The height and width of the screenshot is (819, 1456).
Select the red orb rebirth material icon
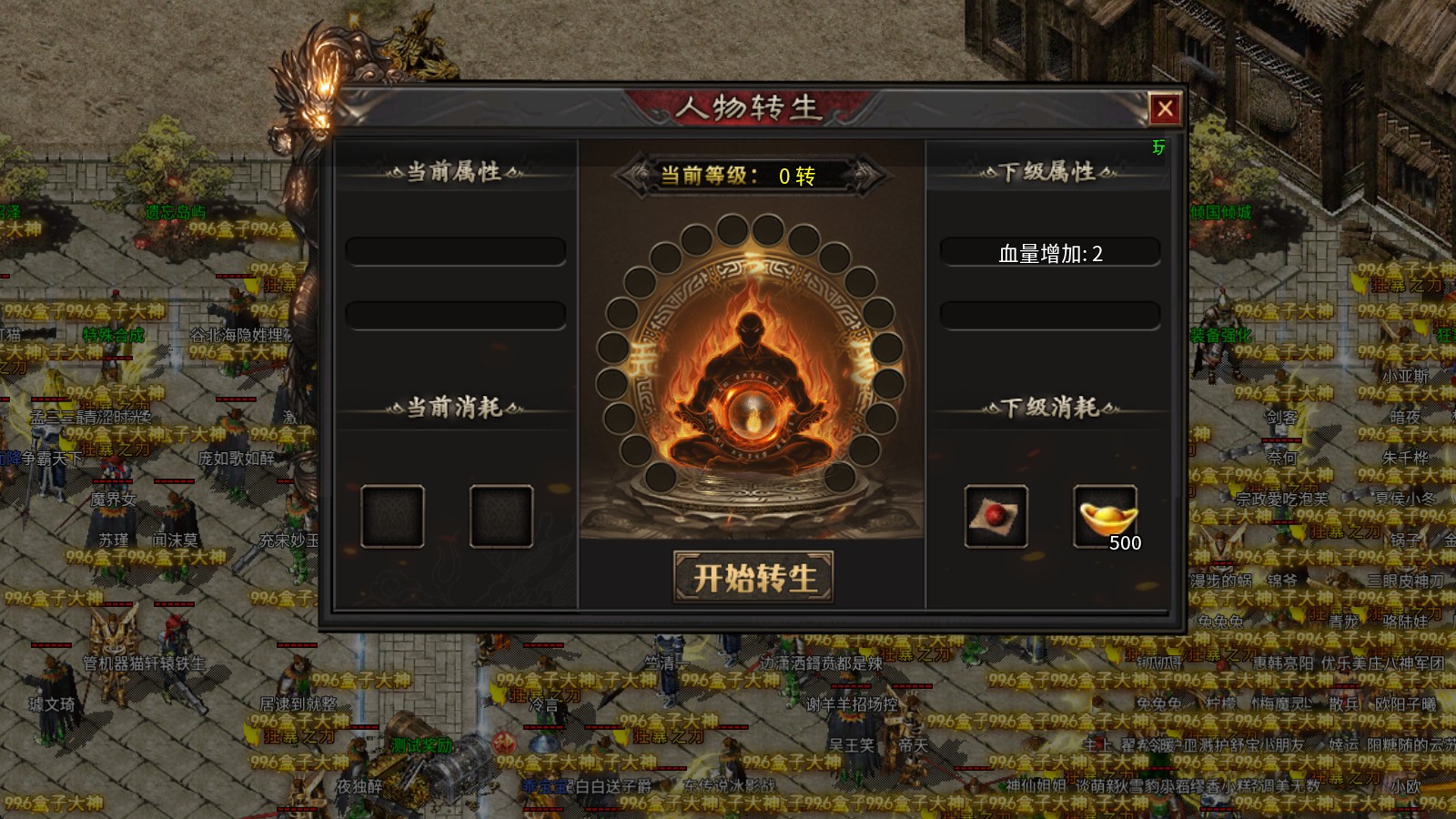click(996, 515)
